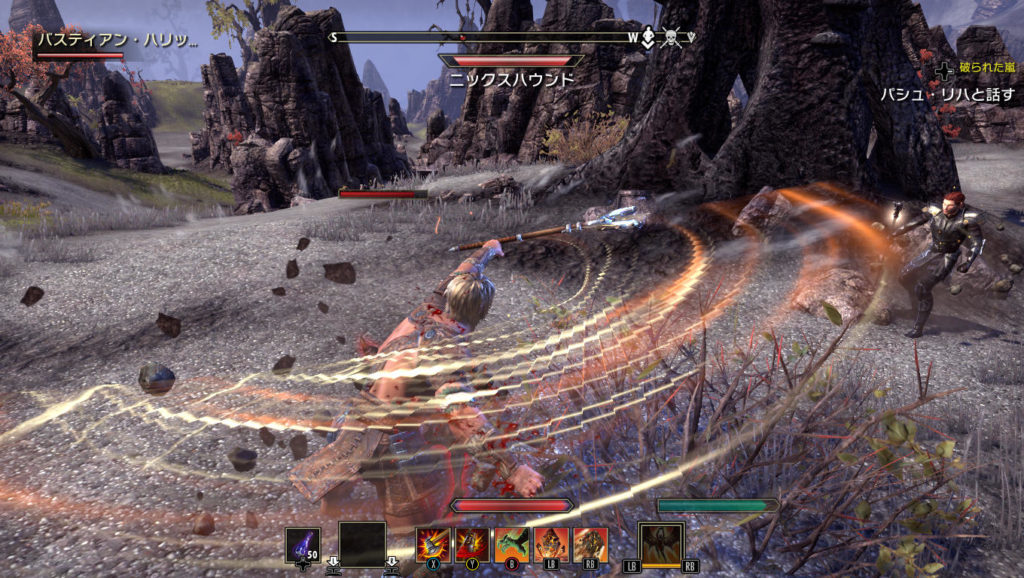Unleash the winged ultimate ability

click(661, 545)
